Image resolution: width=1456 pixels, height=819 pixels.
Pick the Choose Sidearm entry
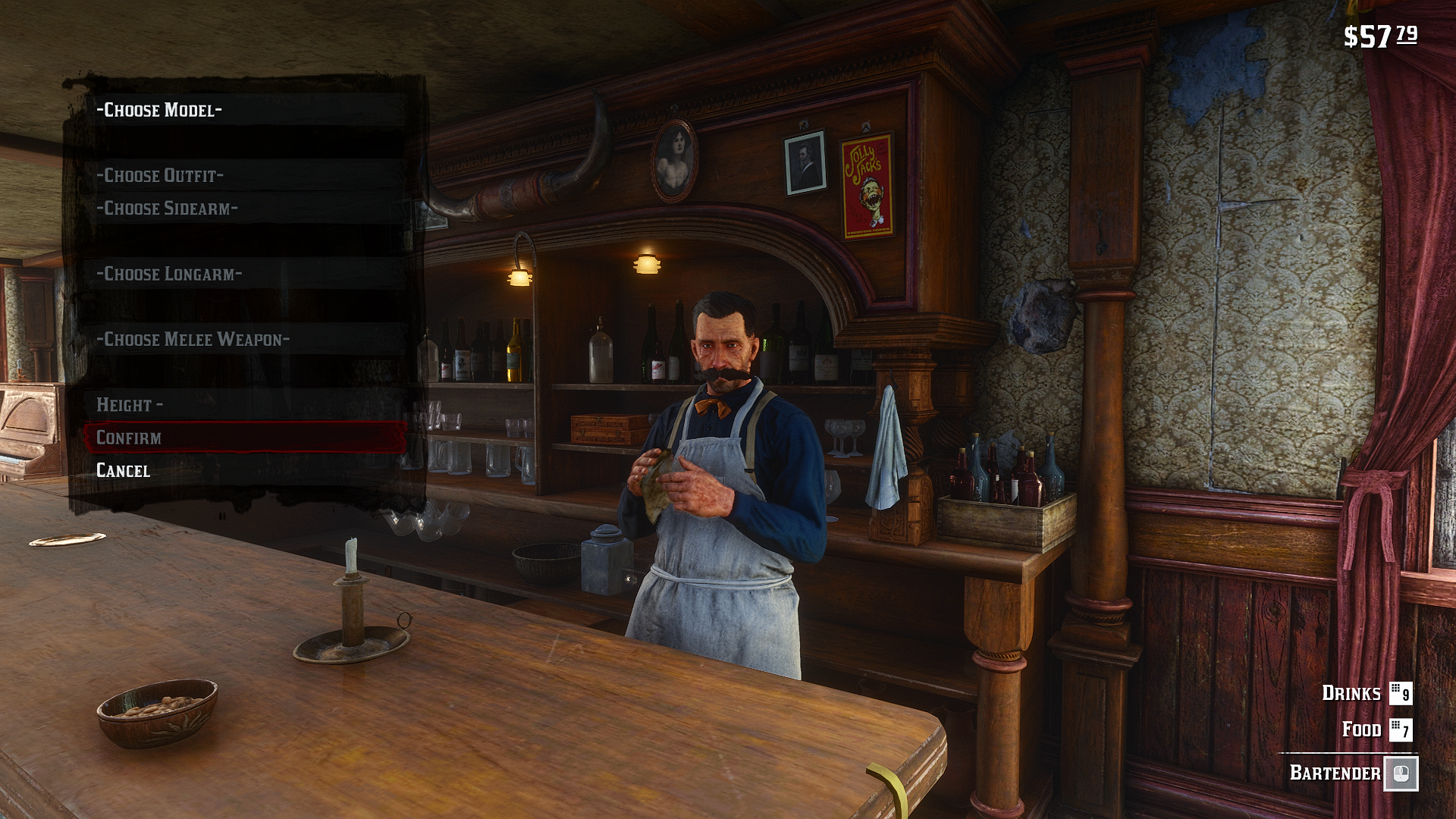coord(168,209)
